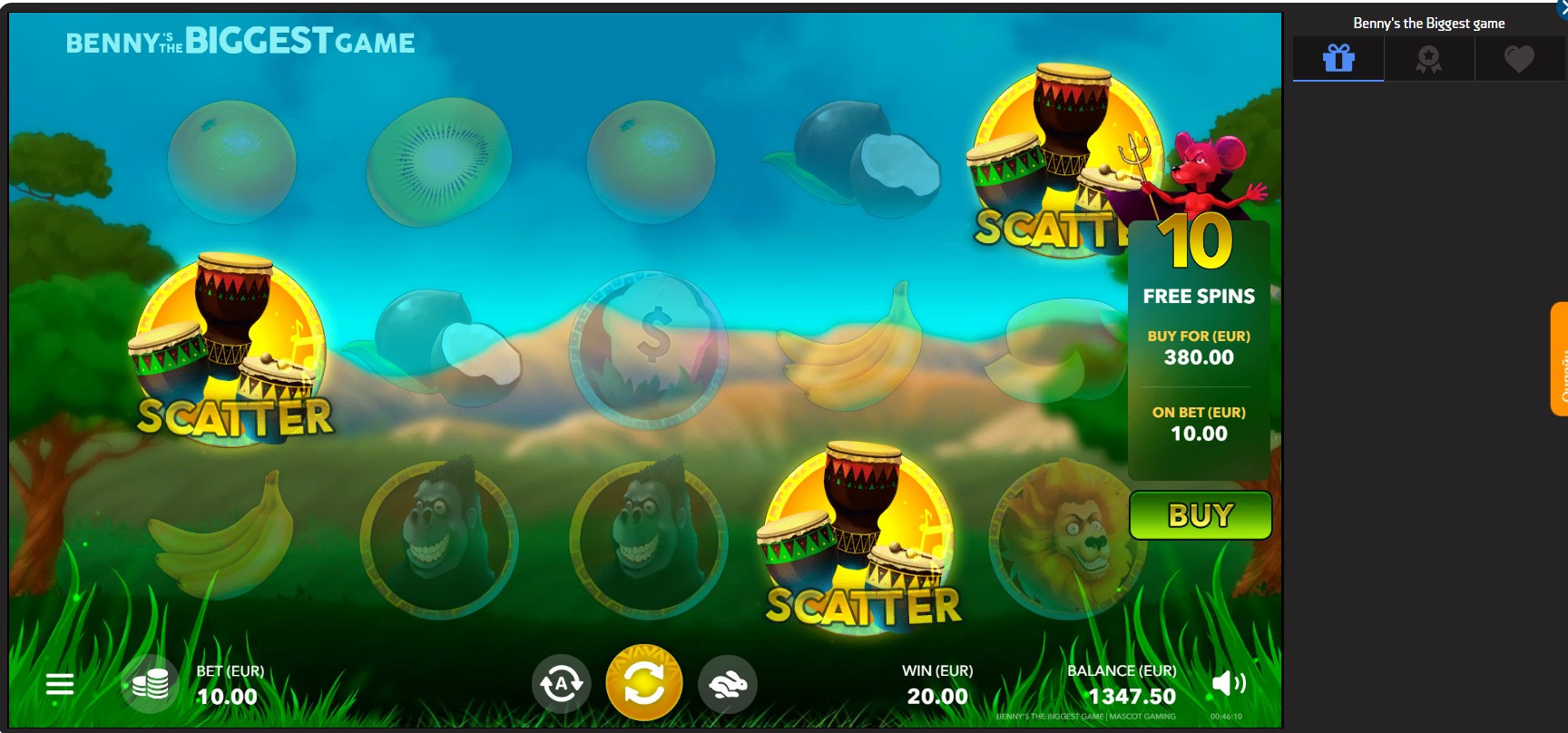Image resolution: width=1568 pixels, height=733 pixels.
Task: Select the heart favorites tab
Action: click(1519, 59)
